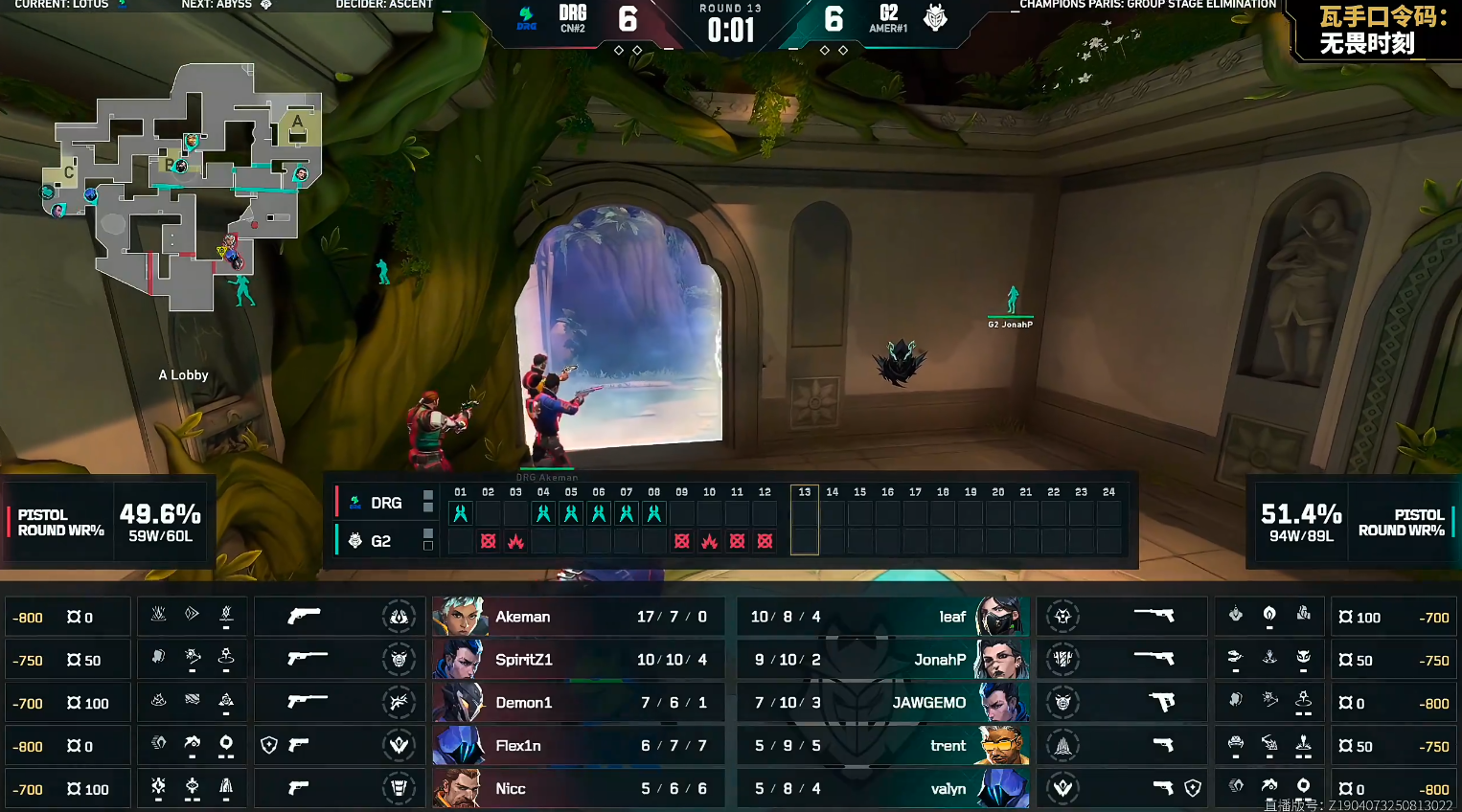Click the G2 logo in the top scorebar

tap(935, 17)
